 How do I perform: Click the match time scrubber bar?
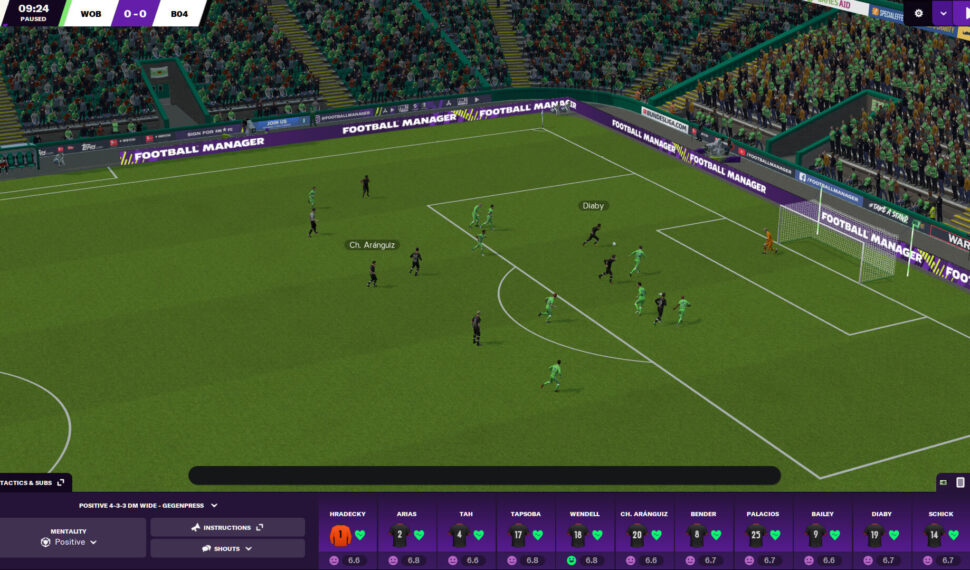pos(484,476)
